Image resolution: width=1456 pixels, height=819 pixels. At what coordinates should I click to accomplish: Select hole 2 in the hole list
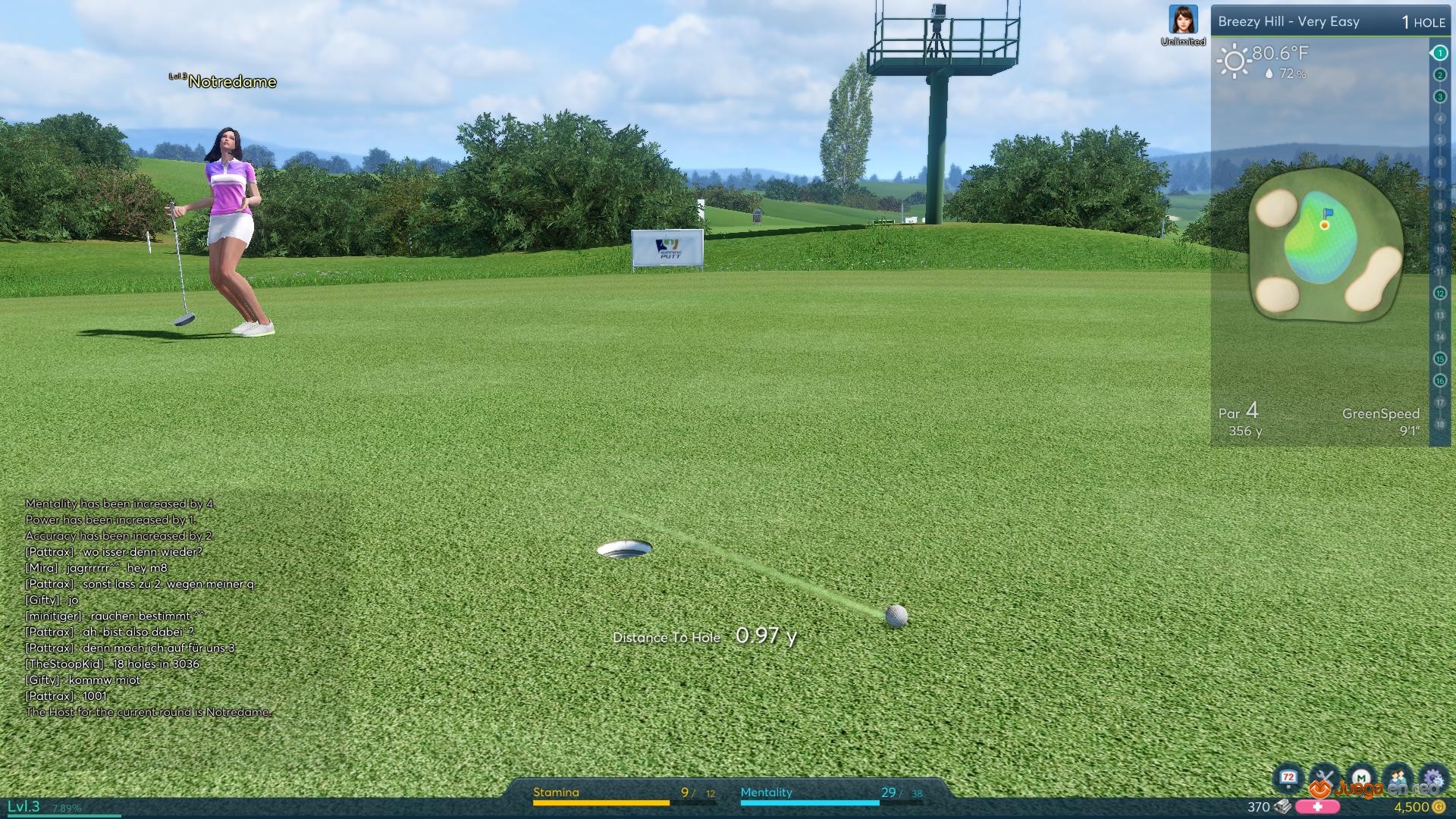pyautogui.click(x=1439, y=75)
